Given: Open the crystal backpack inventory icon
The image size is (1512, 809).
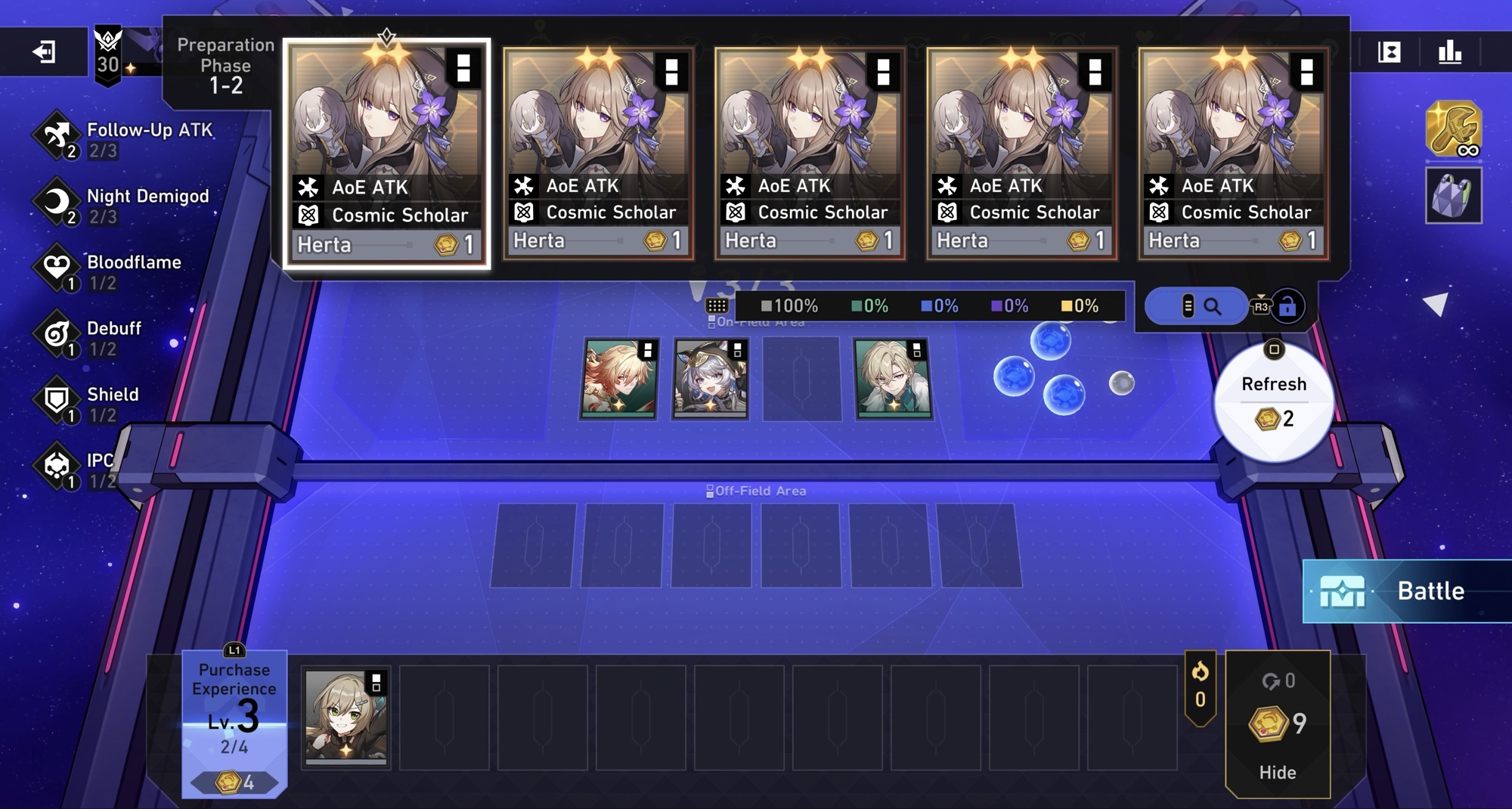Looking at the screenshot, I should 1452,195.
